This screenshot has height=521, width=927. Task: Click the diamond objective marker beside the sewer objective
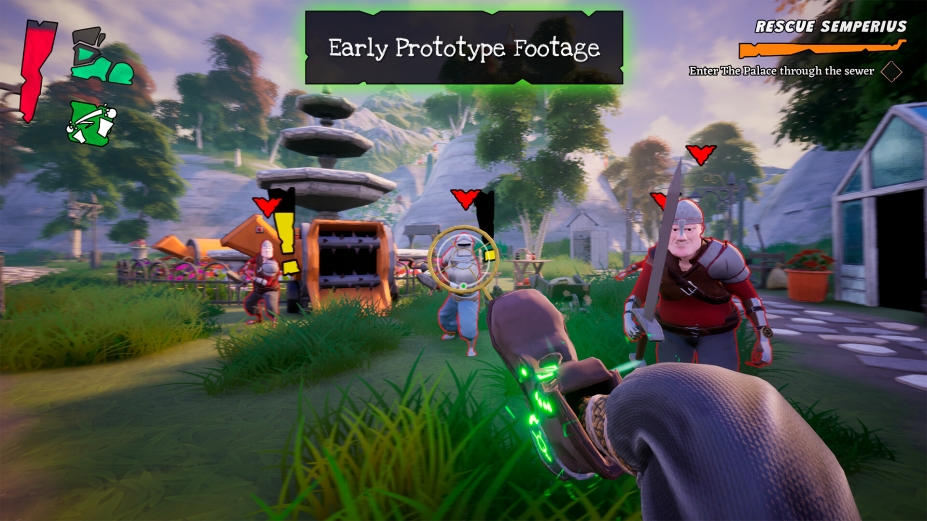[x=891, y=72]
